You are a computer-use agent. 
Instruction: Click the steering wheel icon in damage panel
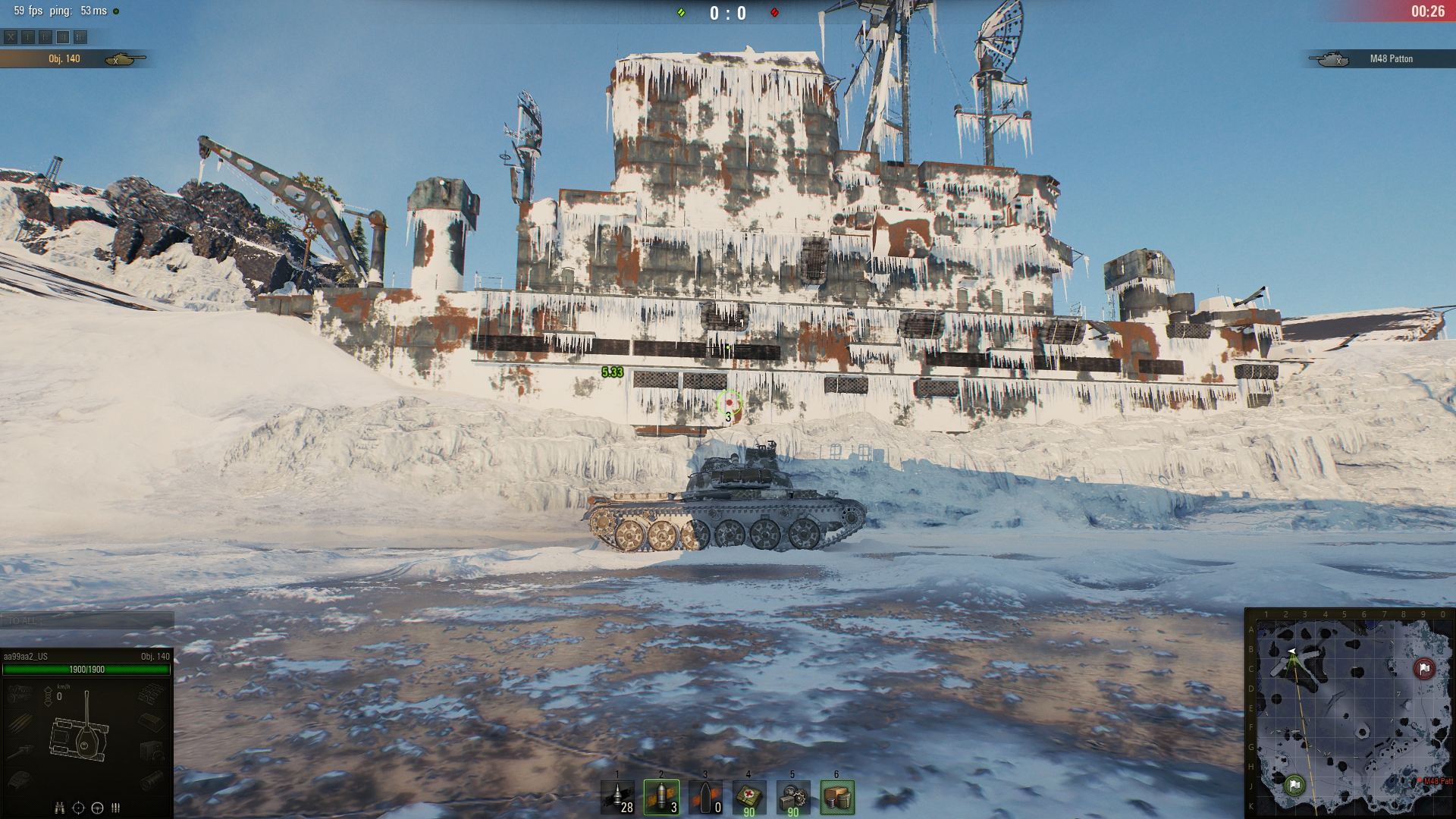[97, 808]
